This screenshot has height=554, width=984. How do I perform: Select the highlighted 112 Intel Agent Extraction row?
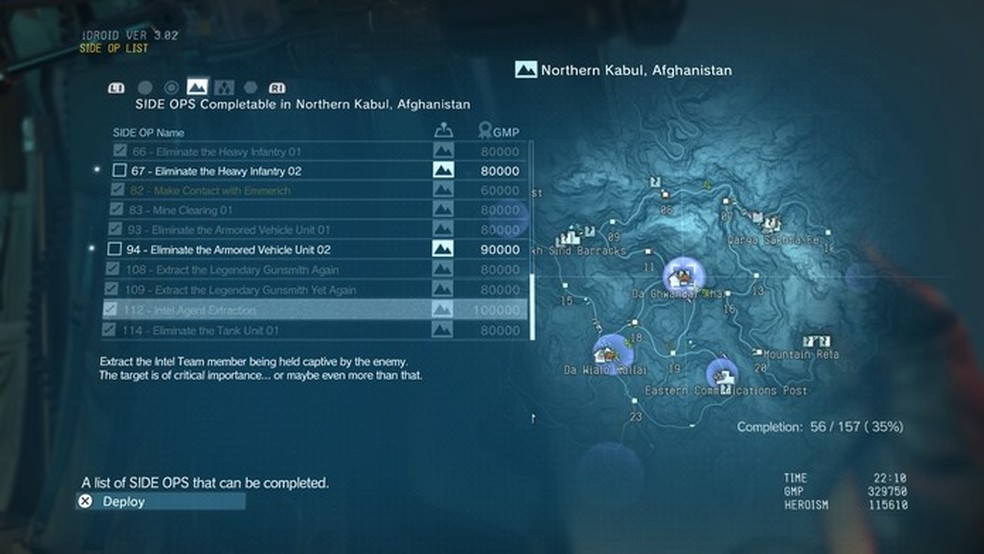[200, 310]
